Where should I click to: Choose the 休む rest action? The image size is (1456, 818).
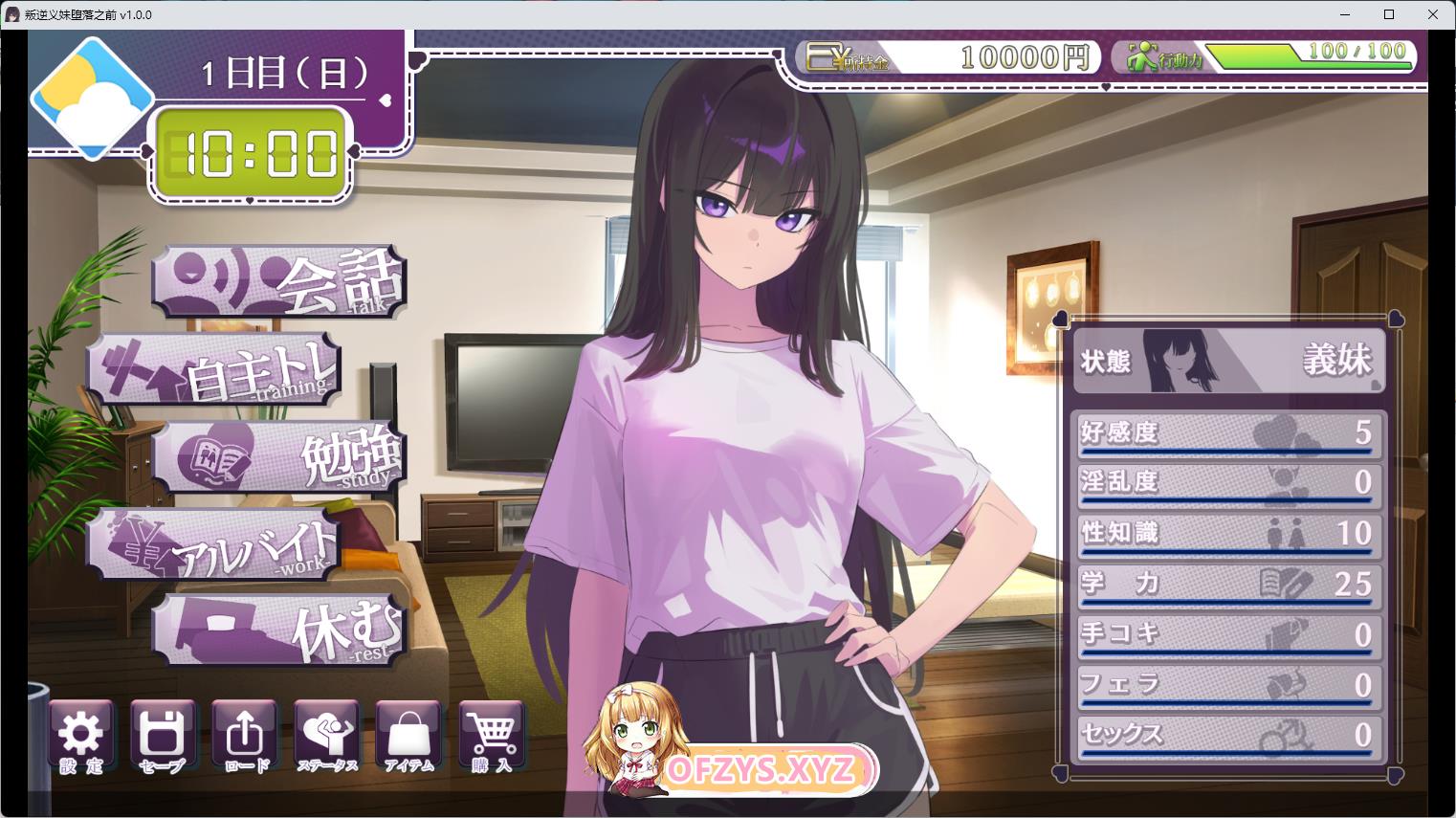click(279, 630)
